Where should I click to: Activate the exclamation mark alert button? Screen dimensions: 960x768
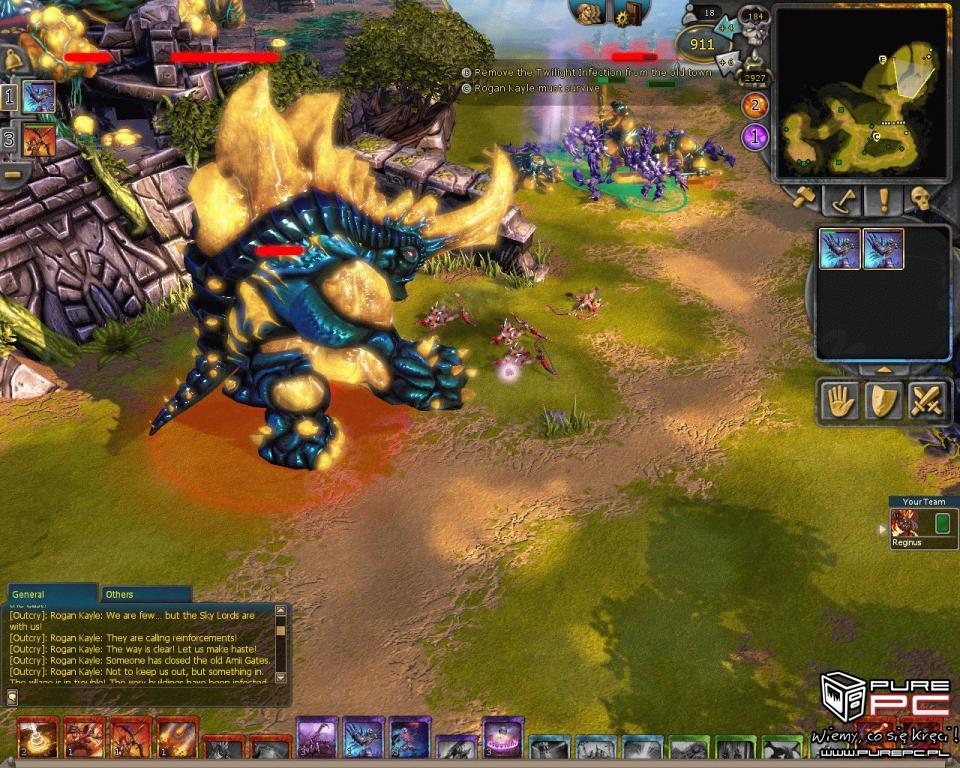coord(883,199)
